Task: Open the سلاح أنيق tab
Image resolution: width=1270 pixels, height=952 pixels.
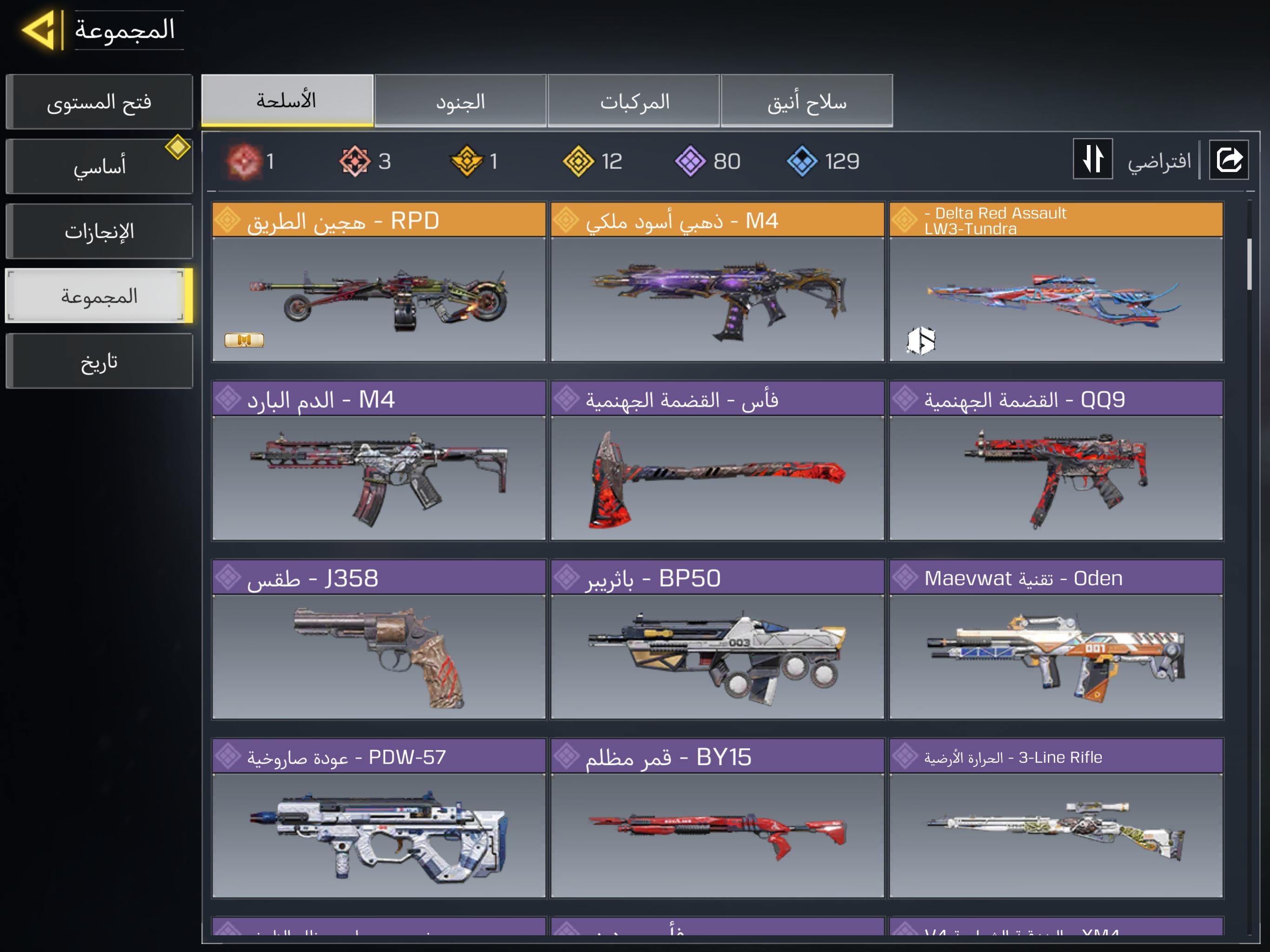Action: pyautogui.click(x=807, y=102)
